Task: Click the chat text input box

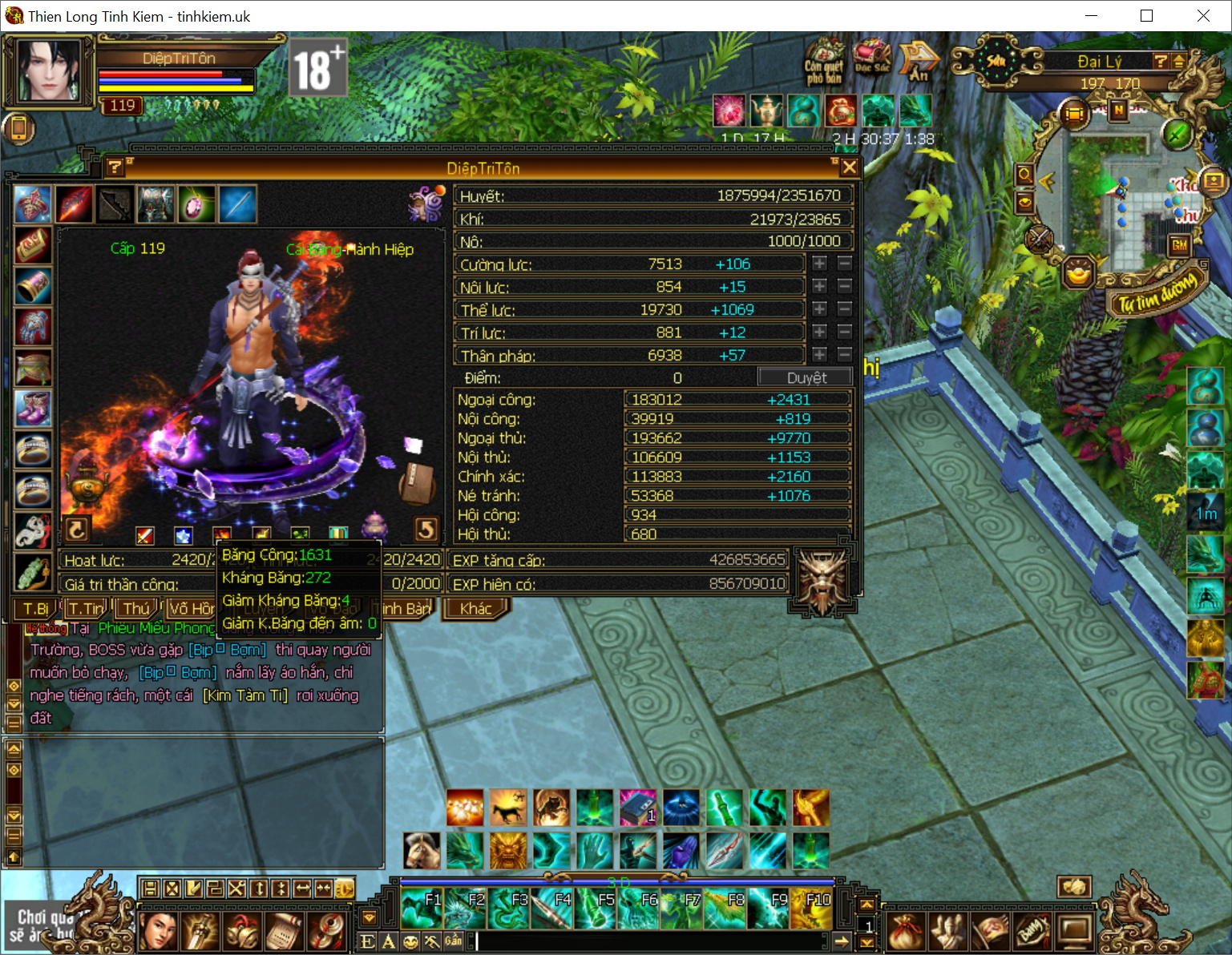Action: coord(649,941)
